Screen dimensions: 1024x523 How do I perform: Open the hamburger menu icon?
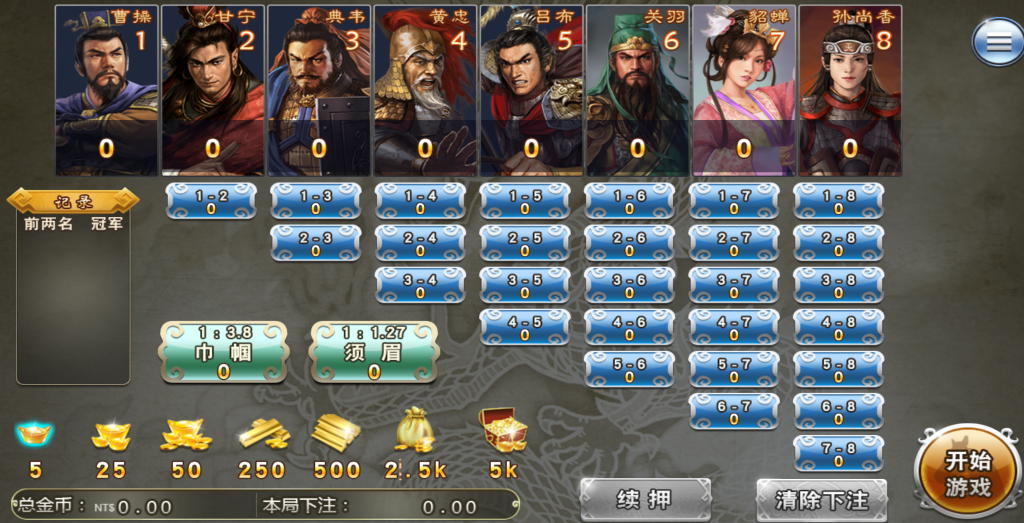(997, 43)
